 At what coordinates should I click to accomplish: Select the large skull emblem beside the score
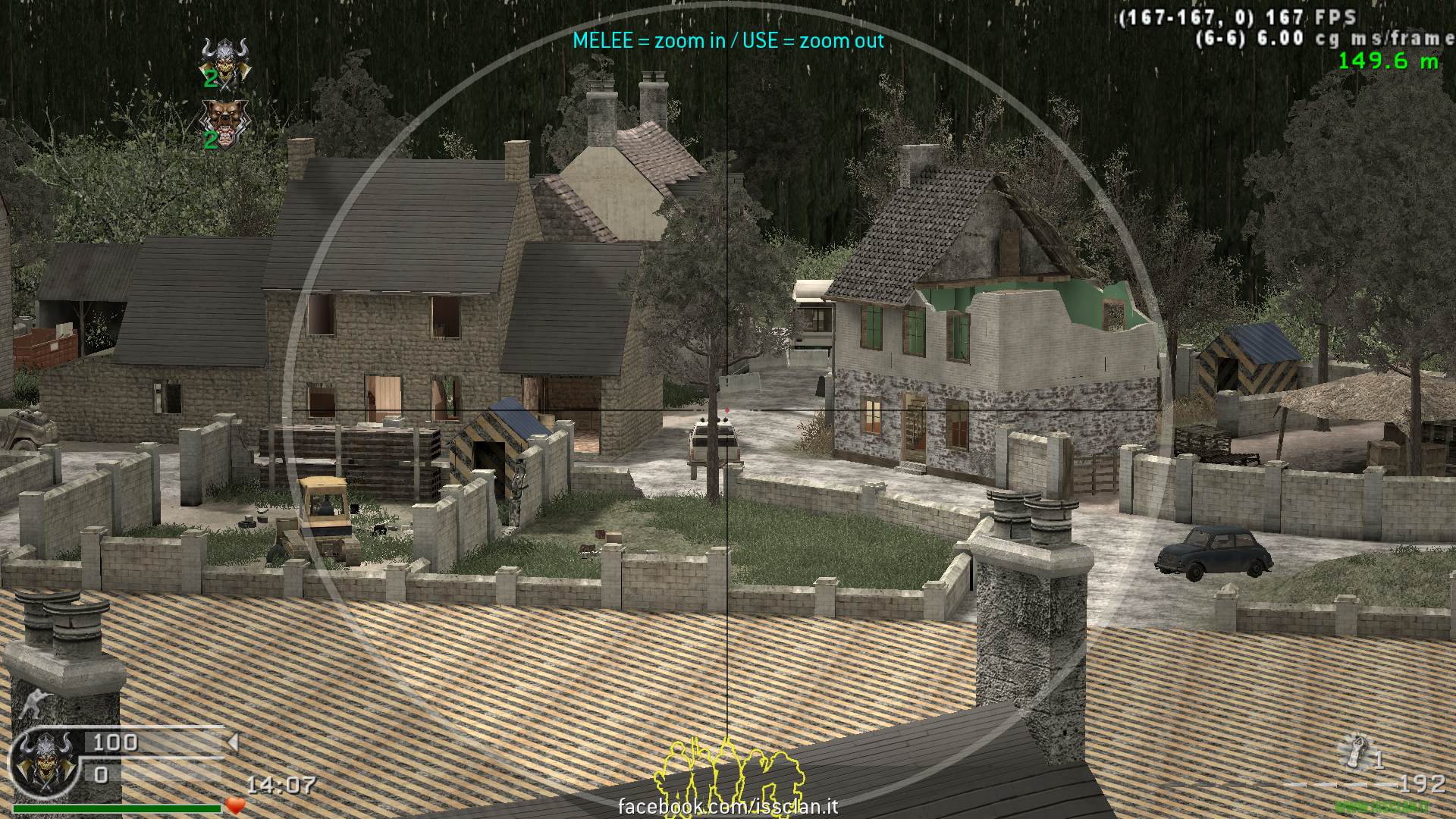42,763
